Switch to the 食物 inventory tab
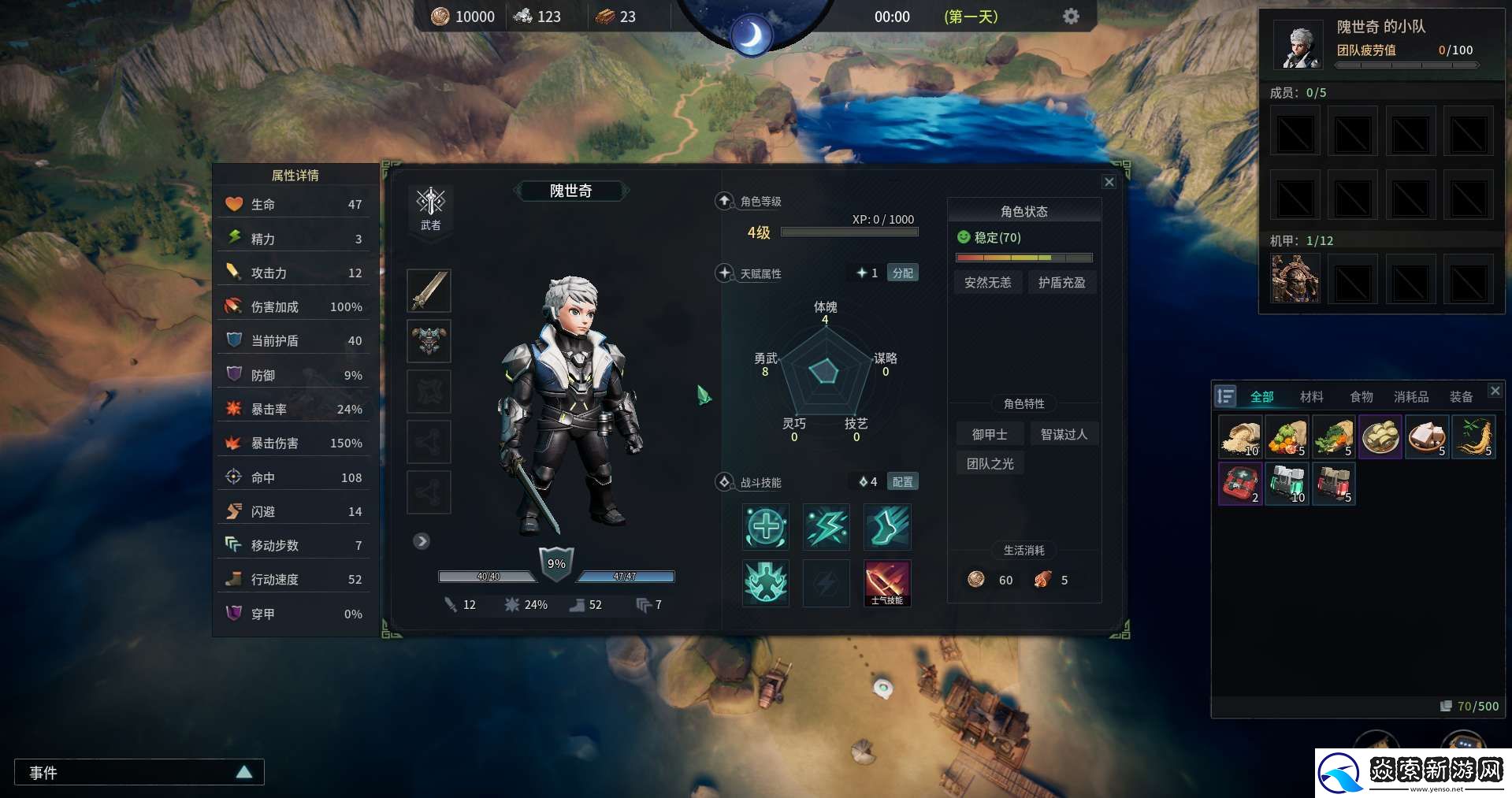 coord(1361,396)
